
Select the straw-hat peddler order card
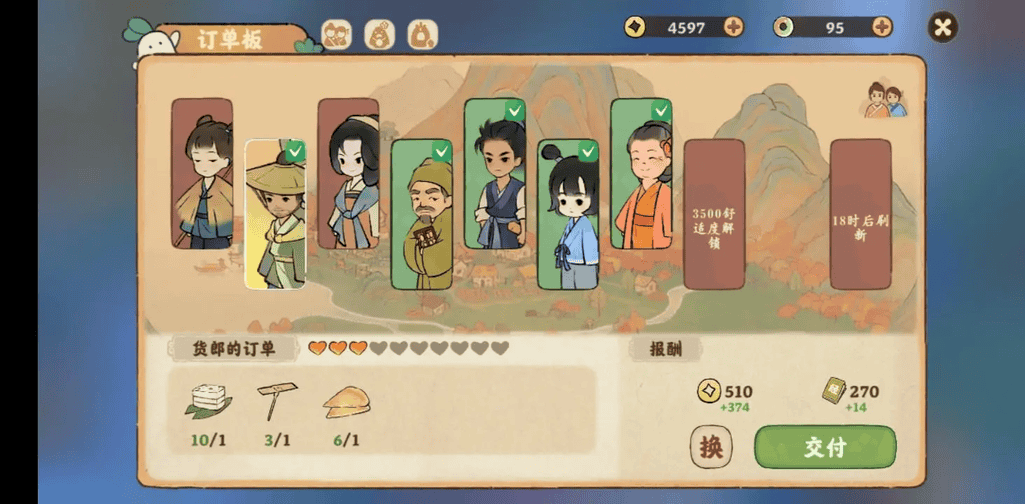click(x=275, y=214)
